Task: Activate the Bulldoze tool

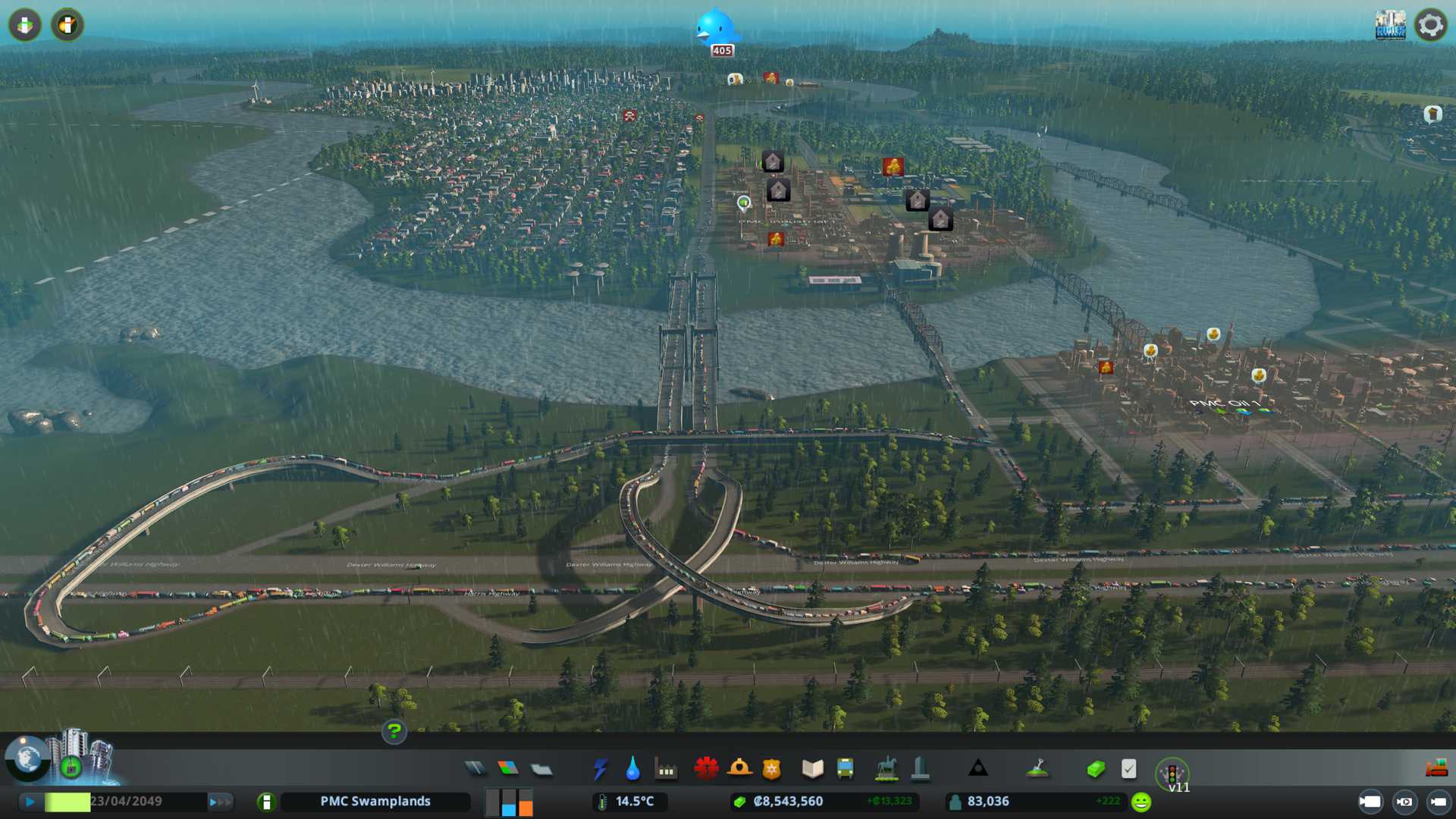Action: pyautogui.click(x=1436, y=769)
